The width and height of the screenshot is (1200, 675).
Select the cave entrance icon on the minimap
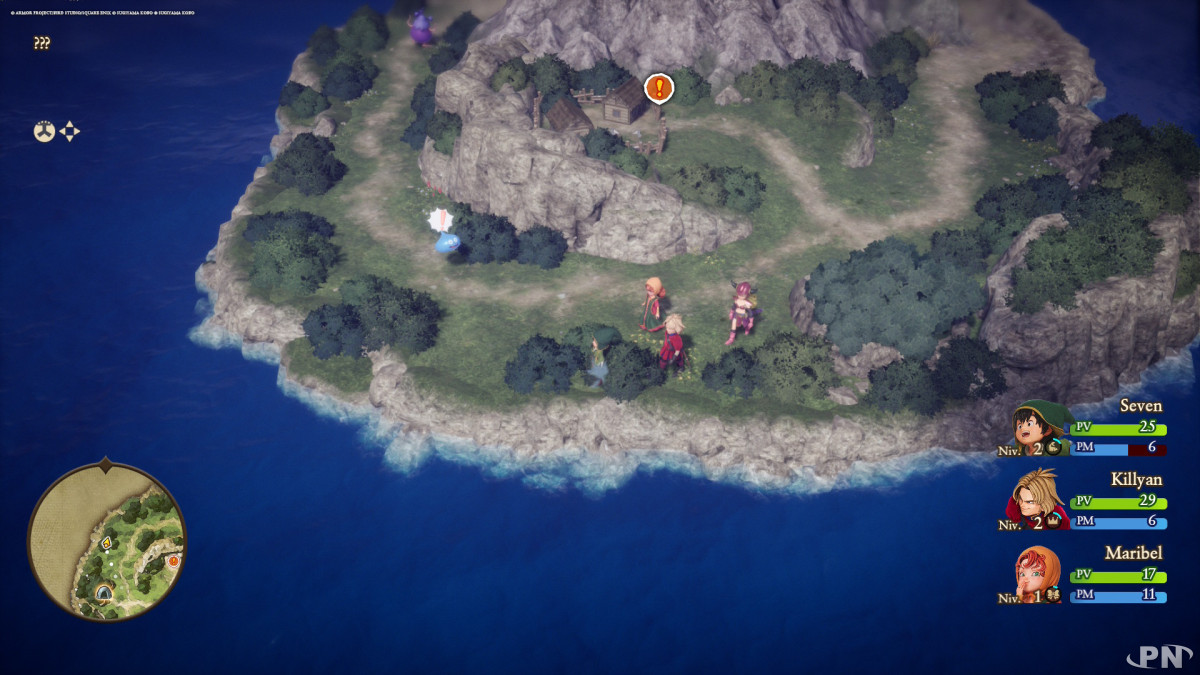pos(104,592)
